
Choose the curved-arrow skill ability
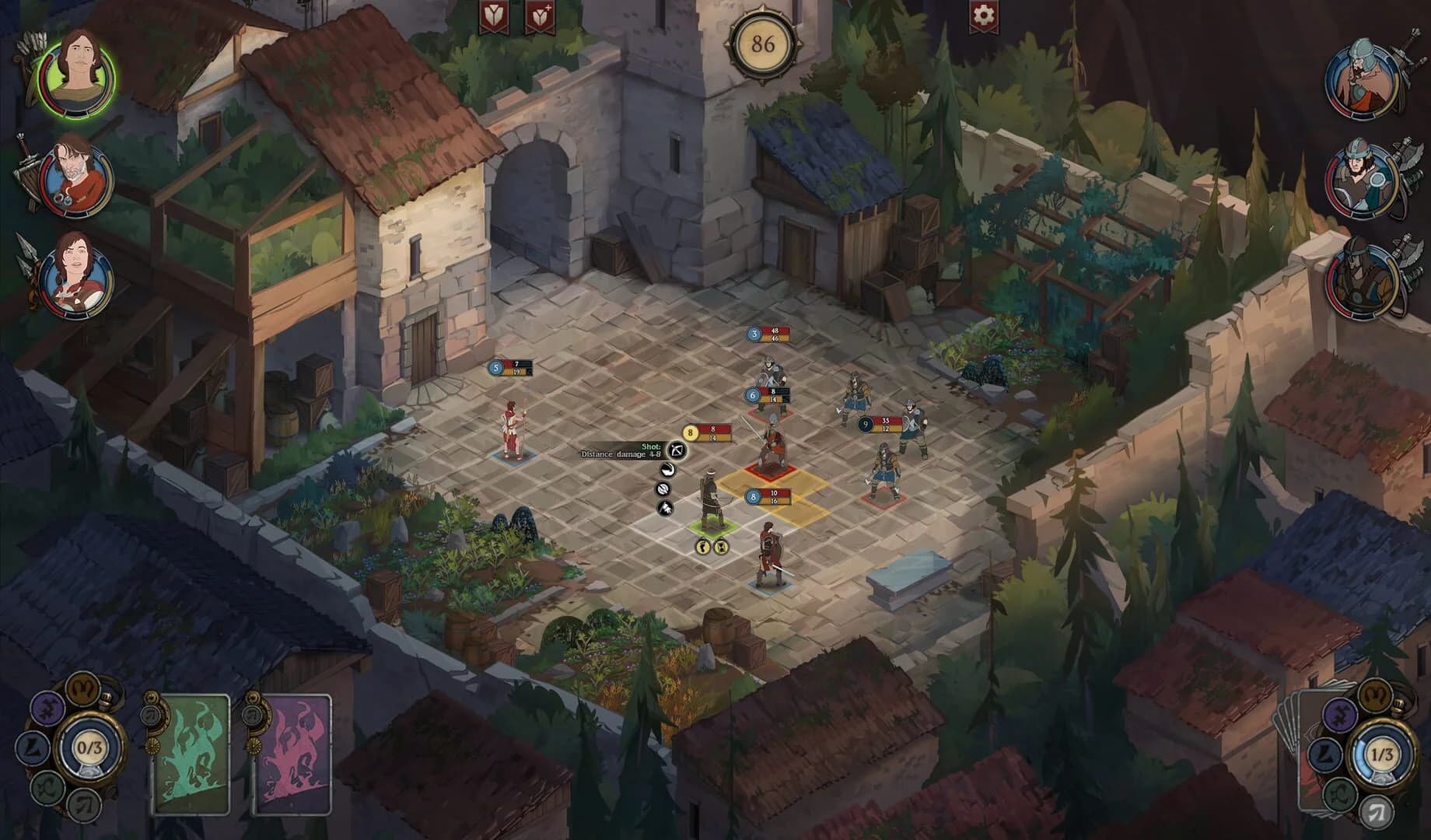tap(667, 470)
